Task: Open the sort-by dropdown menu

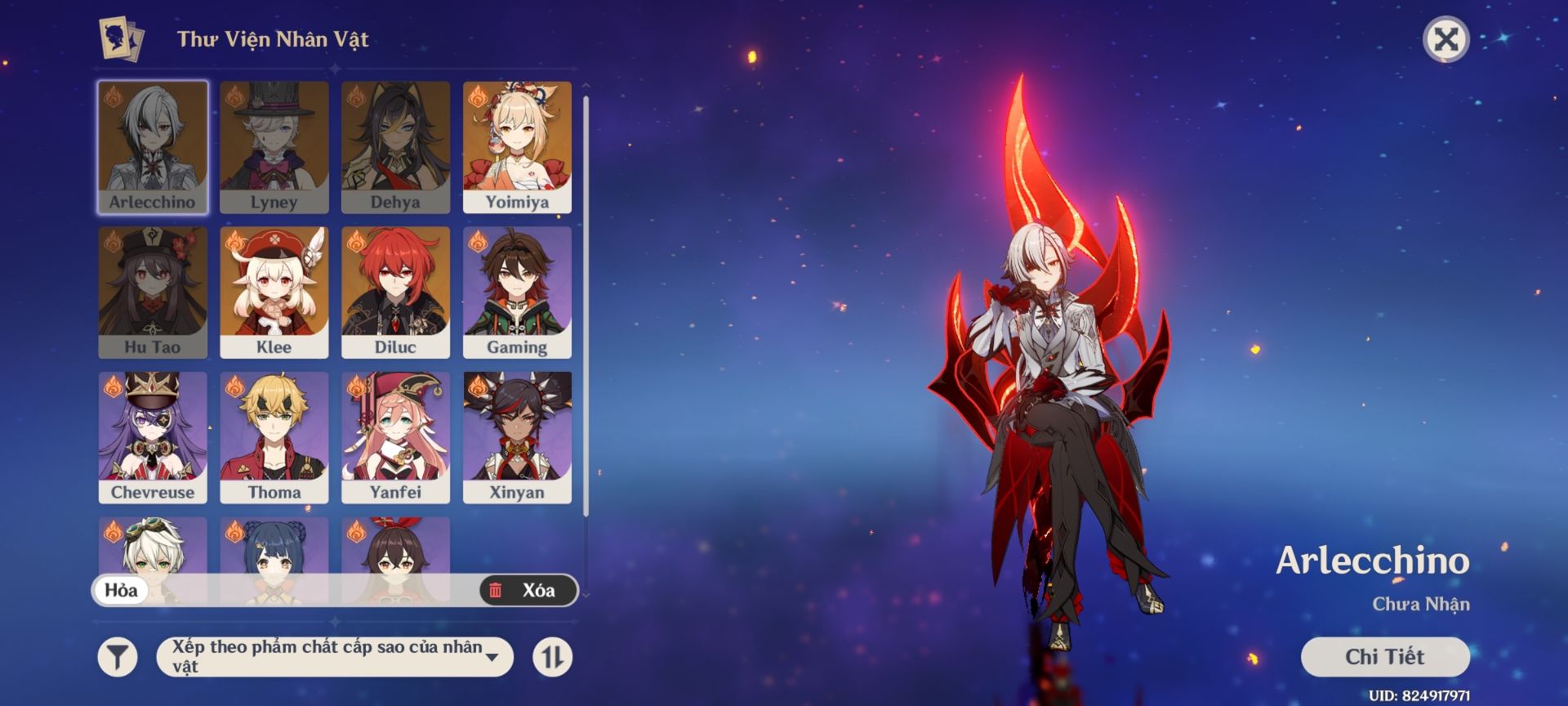Action: click(335, 657)
